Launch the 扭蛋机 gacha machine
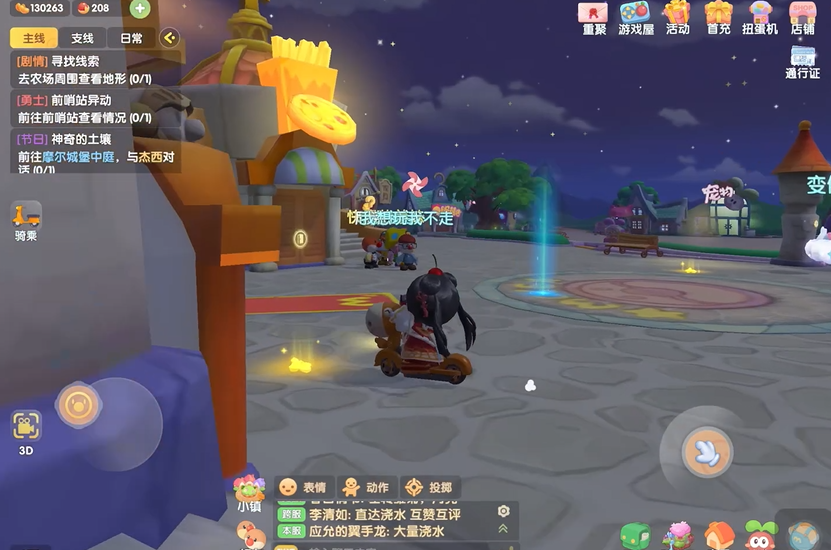 759,16
